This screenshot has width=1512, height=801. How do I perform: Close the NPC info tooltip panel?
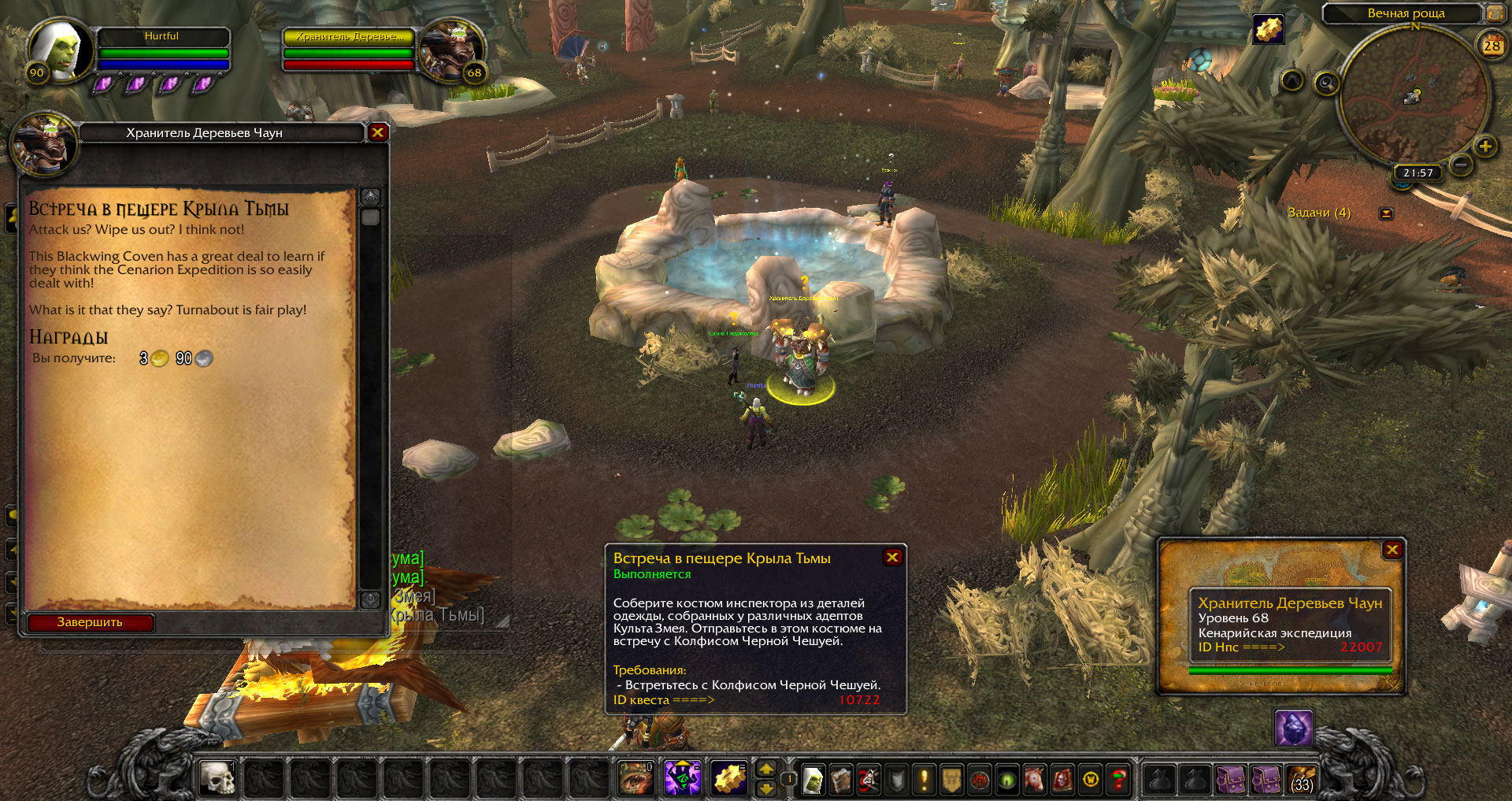click(1392, 550)
